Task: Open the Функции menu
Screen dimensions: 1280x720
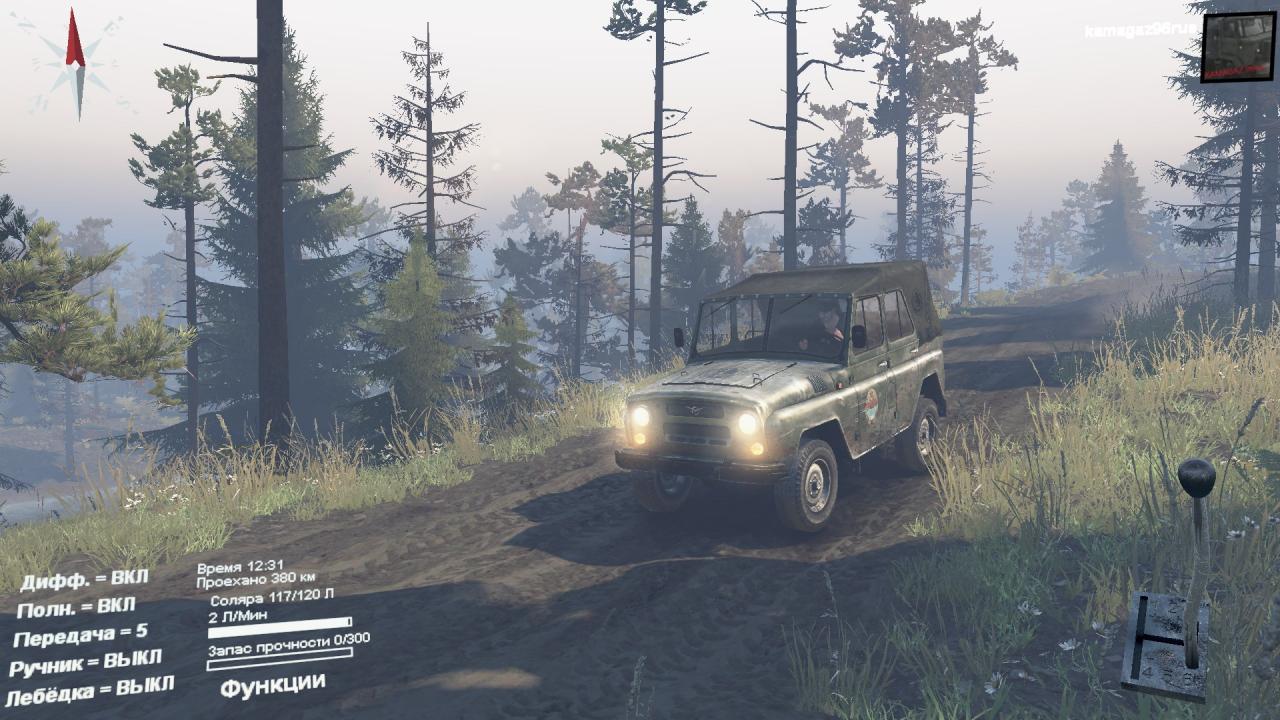Action: (272, 685)
